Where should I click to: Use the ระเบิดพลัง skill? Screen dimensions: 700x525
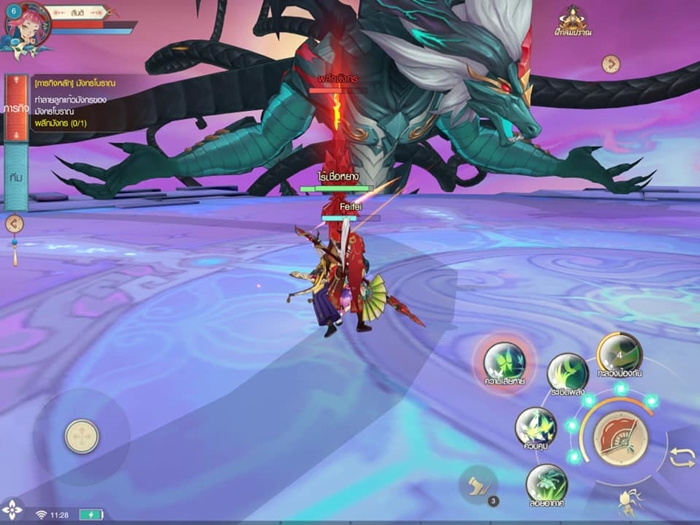pos(567,373)
